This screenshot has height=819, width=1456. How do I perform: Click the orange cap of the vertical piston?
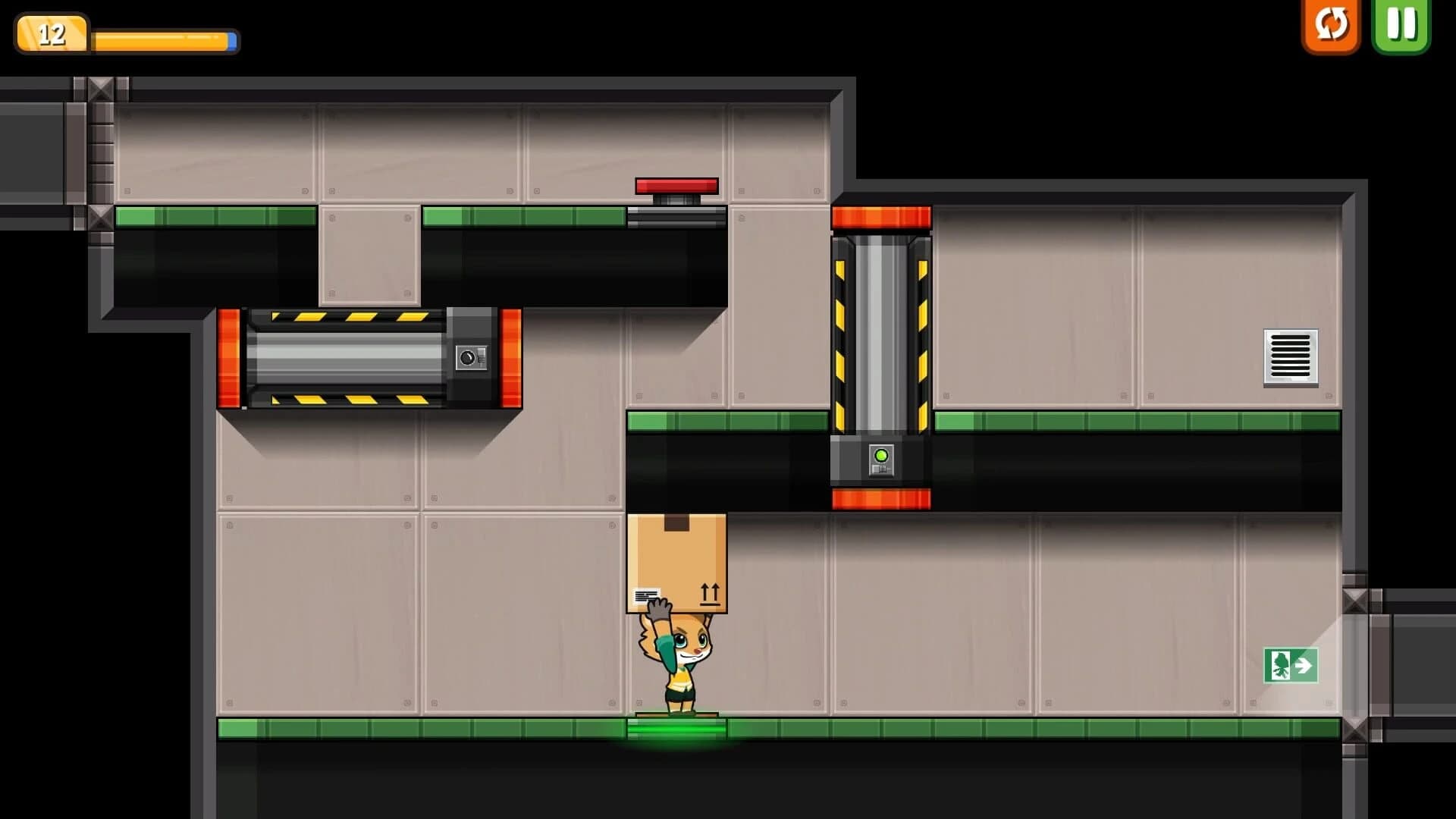coord(882,219)
